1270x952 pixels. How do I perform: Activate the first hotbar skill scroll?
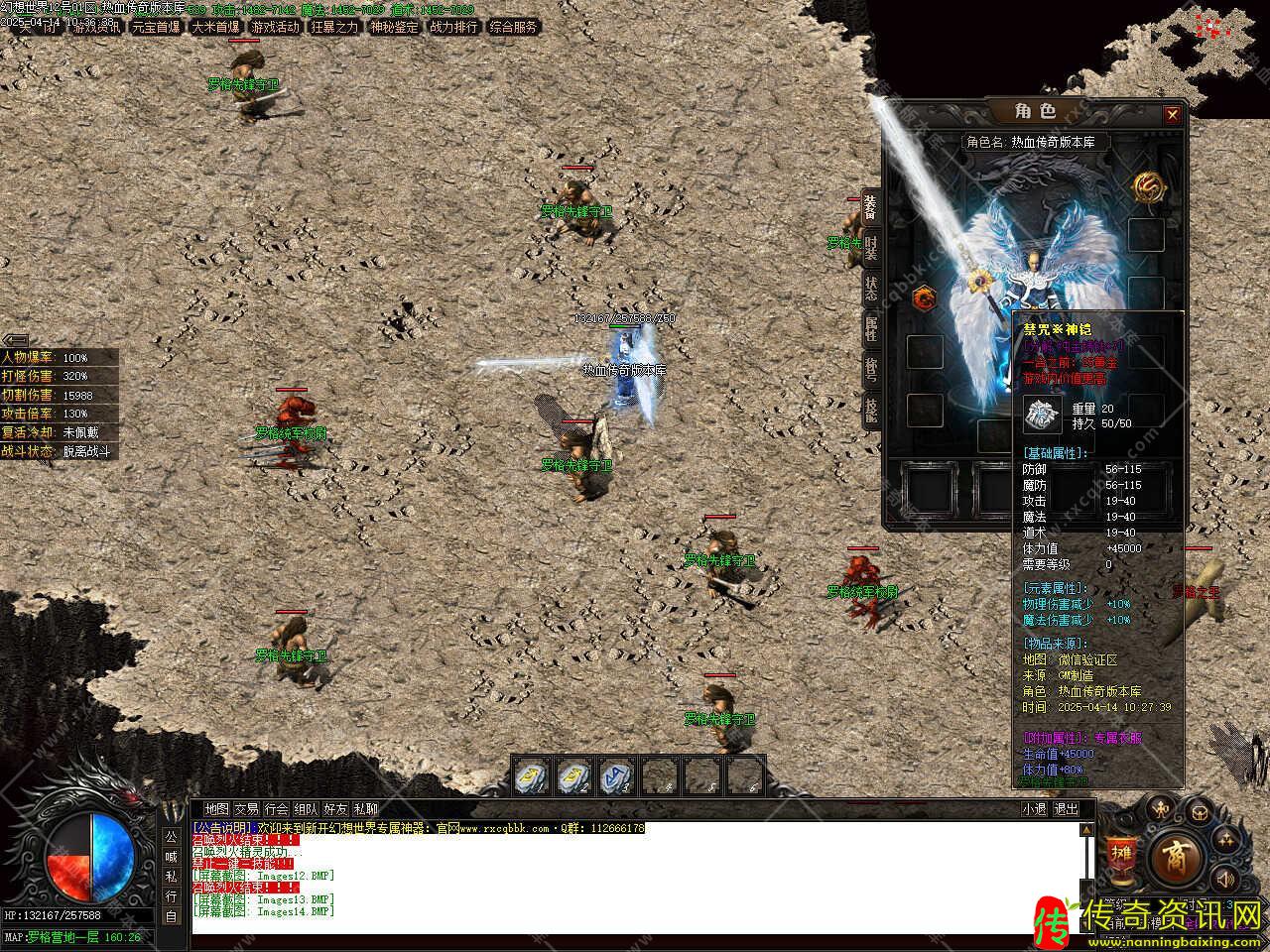(532, 776)
